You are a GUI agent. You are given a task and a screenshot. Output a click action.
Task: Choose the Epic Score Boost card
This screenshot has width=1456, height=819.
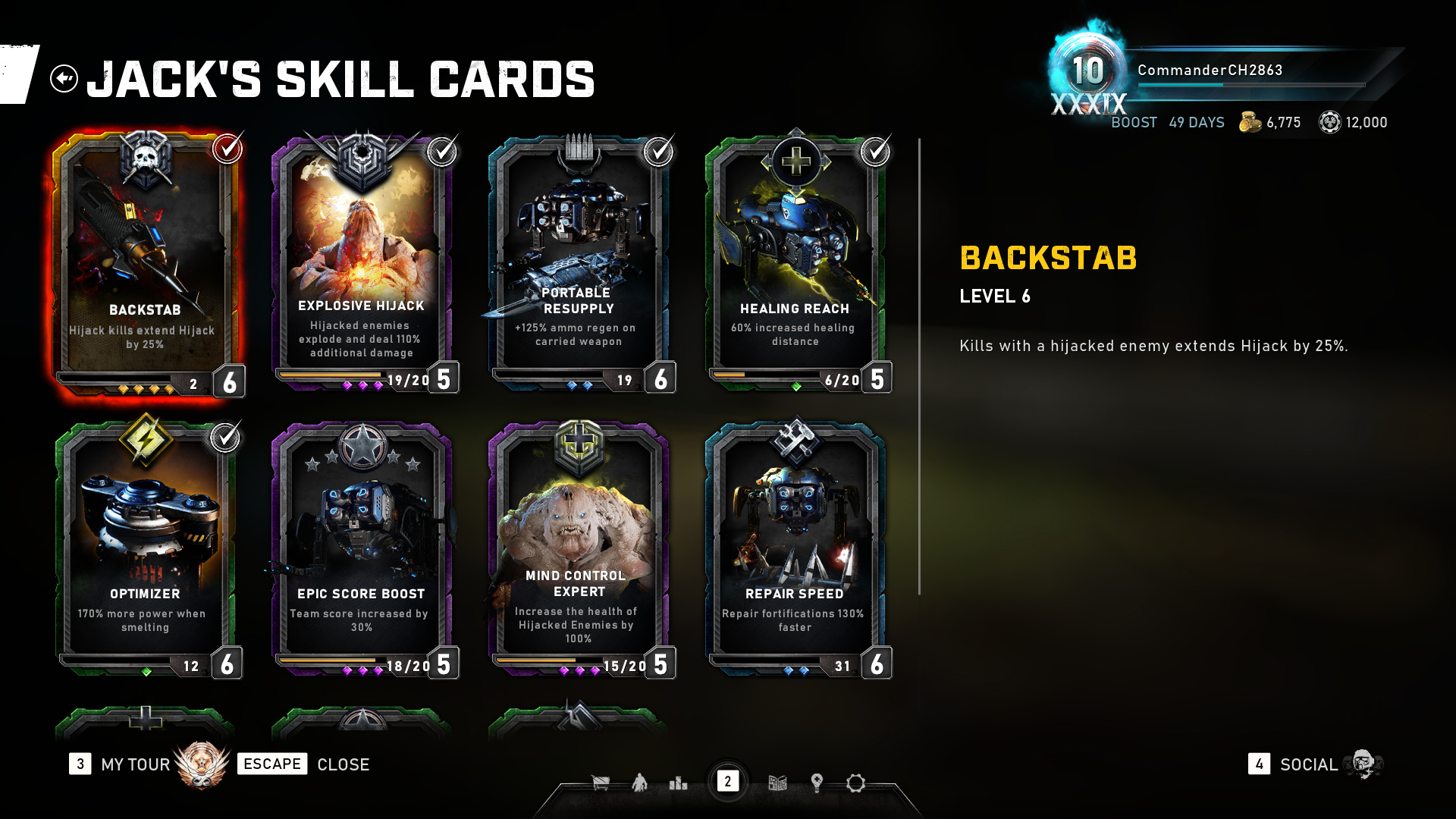click(x=361, y=548)
